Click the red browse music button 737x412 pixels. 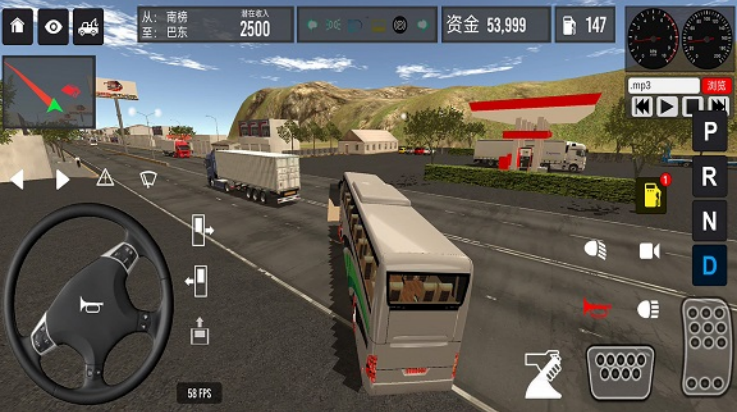tap(716, 86)
